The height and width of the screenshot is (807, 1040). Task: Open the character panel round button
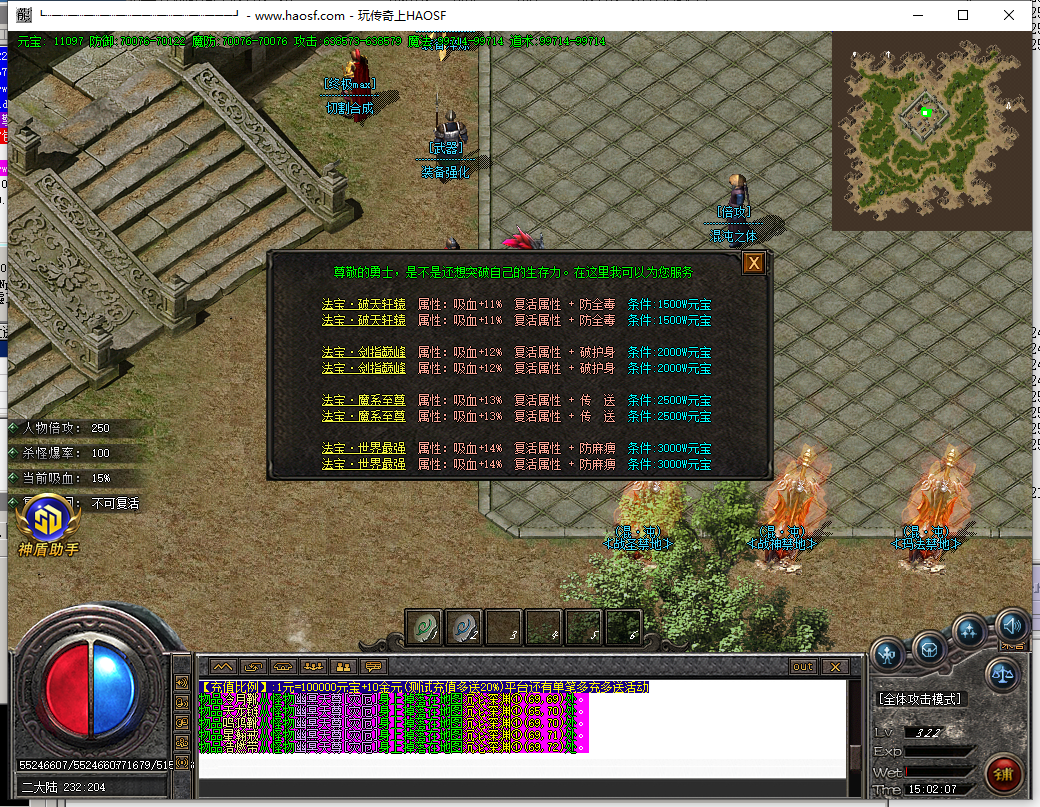pos(887,654)
